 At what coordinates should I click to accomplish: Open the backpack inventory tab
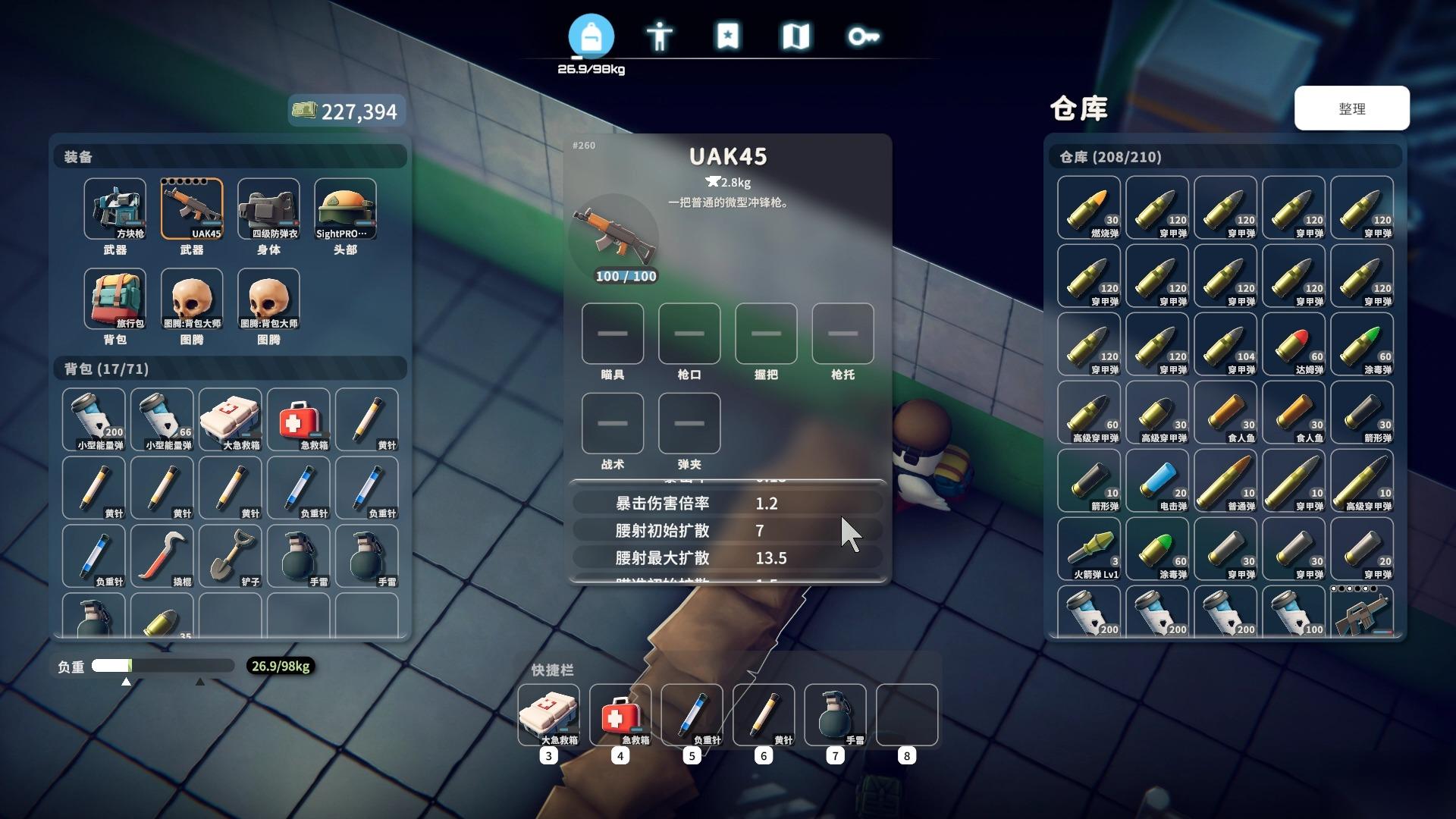(x=591, y=36)
